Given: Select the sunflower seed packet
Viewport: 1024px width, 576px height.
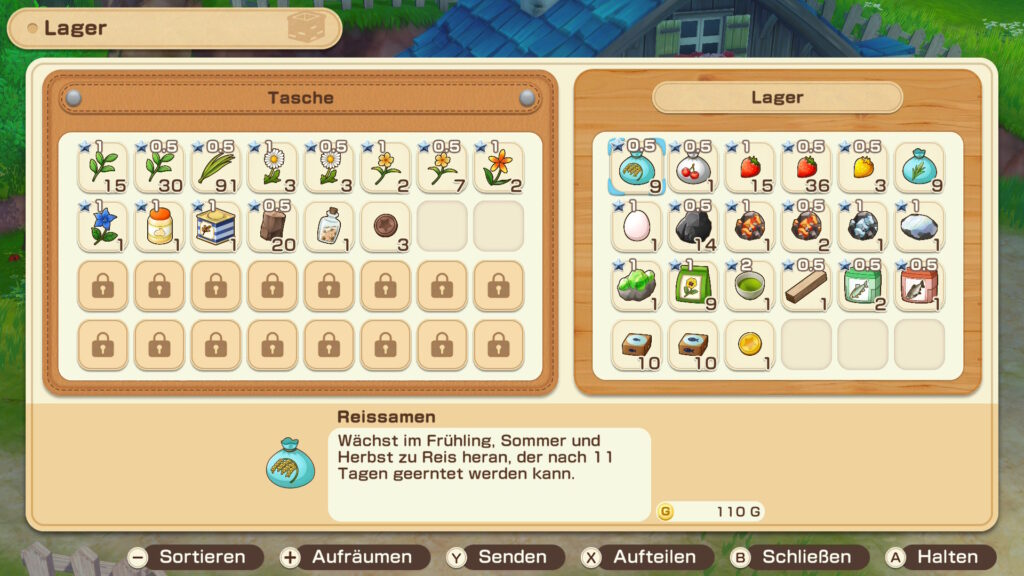Looking at the screenshot, I should click(x=693, y=285).
